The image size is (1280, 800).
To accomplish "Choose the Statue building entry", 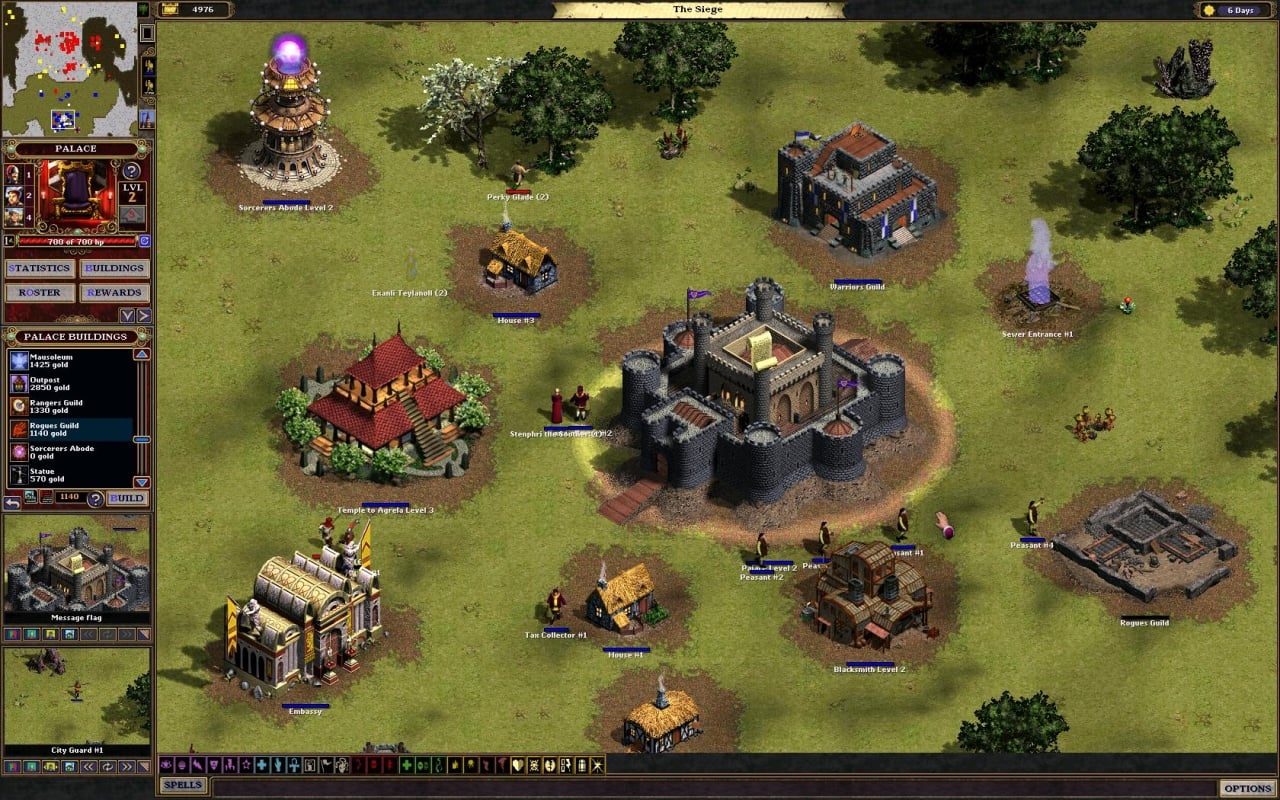I will pyautogui.click(x=70, y=475).
